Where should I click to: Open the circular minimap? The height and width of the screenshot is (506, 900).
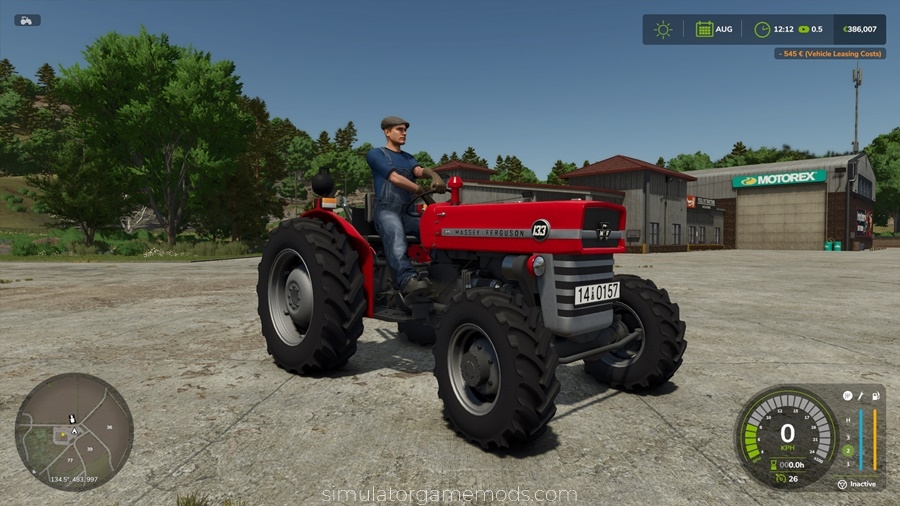click(74, 431)
